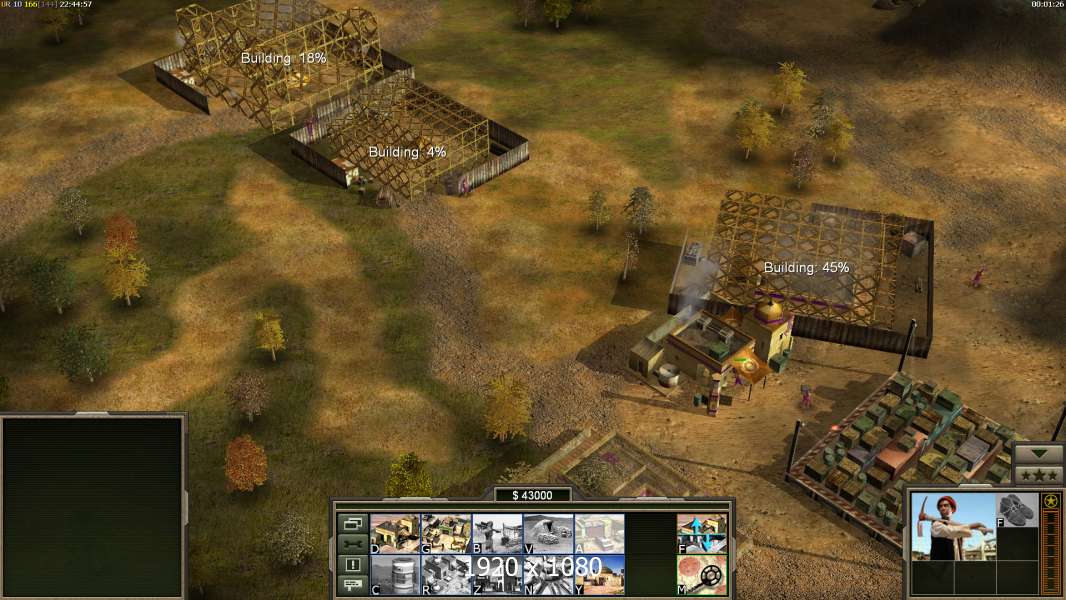Screen dimensions: 1066x600
Task: Pick the greyed build icon marked B
Action: pos(497,534)
